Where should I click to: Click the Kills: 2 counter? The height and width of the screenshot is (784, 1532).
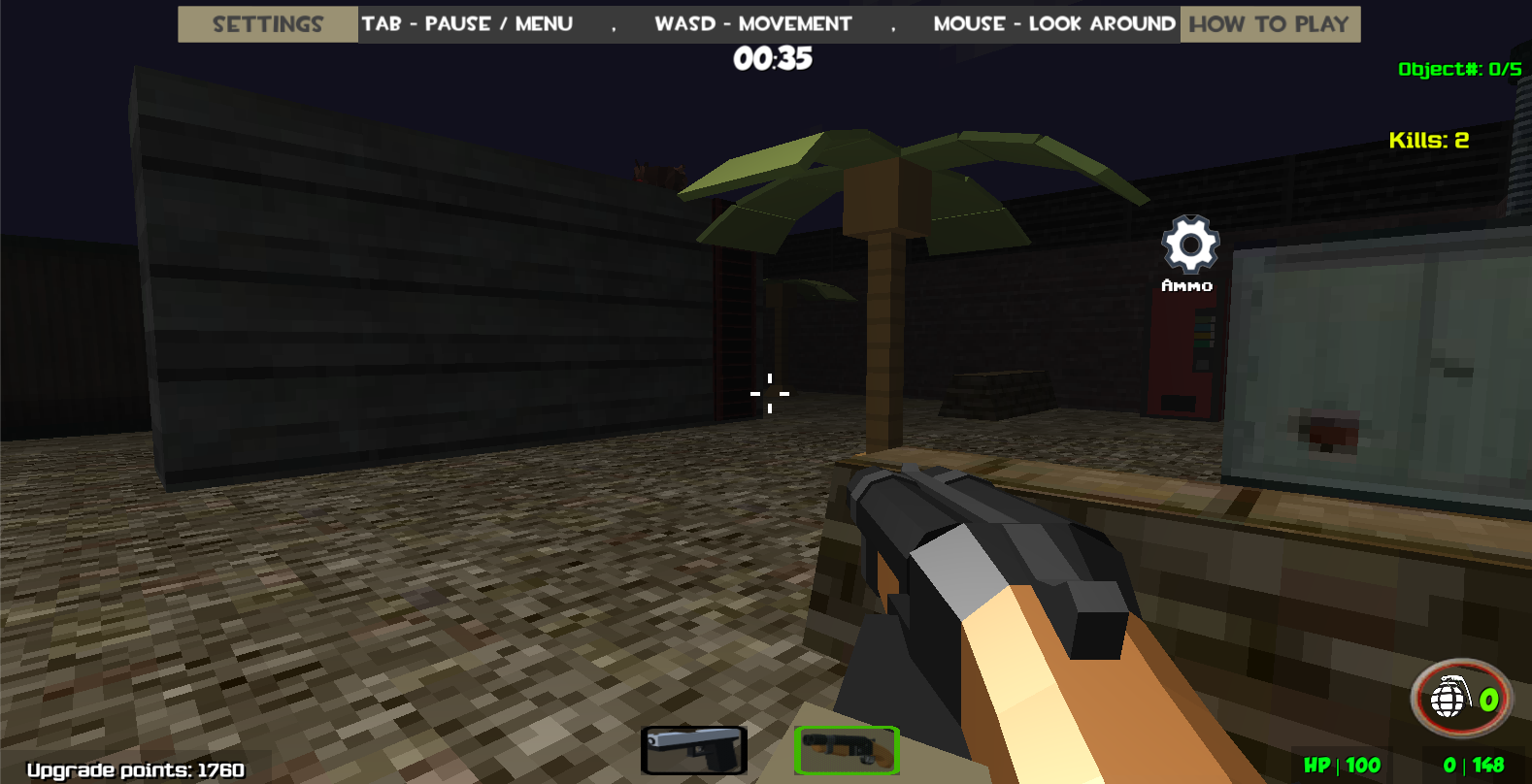click(1428, 140)
